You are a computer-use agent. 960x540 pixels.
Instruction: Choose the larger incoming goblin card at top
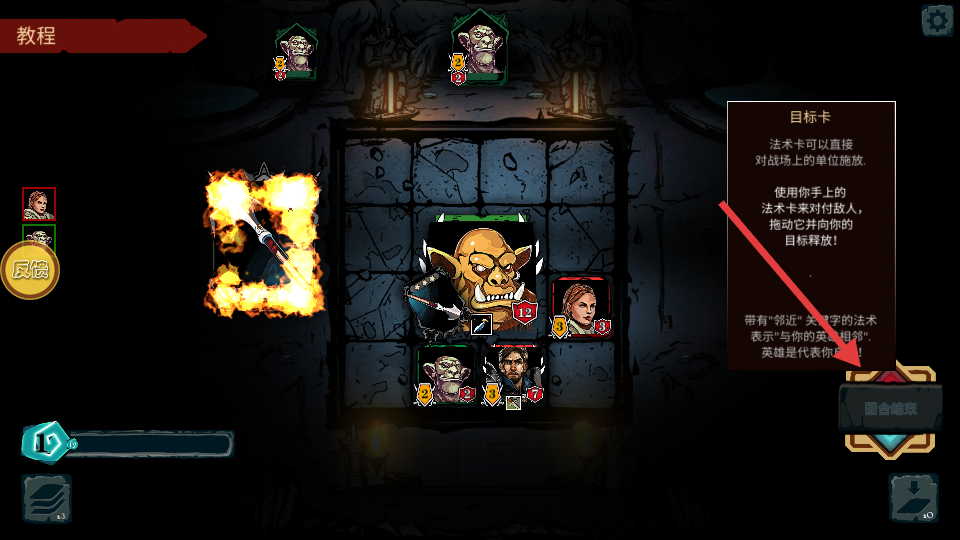(x=479, y=48)
